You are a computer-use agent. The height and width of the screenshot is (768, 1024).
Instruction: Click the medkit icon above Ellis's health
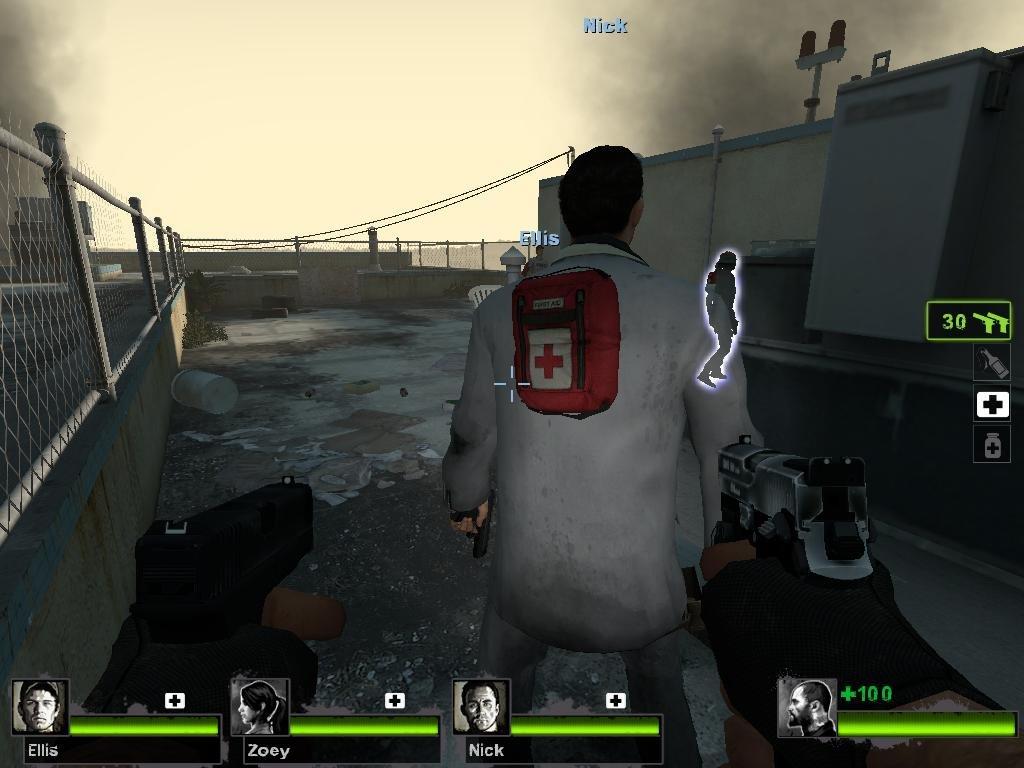pyautogui.click(x=175, y=701)
